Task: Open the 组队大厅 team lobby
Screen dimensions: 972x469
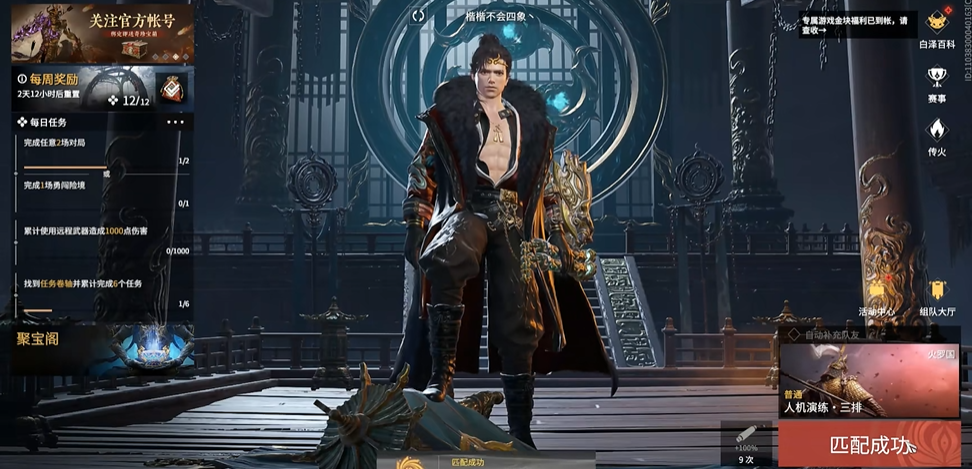Action: 937,297
